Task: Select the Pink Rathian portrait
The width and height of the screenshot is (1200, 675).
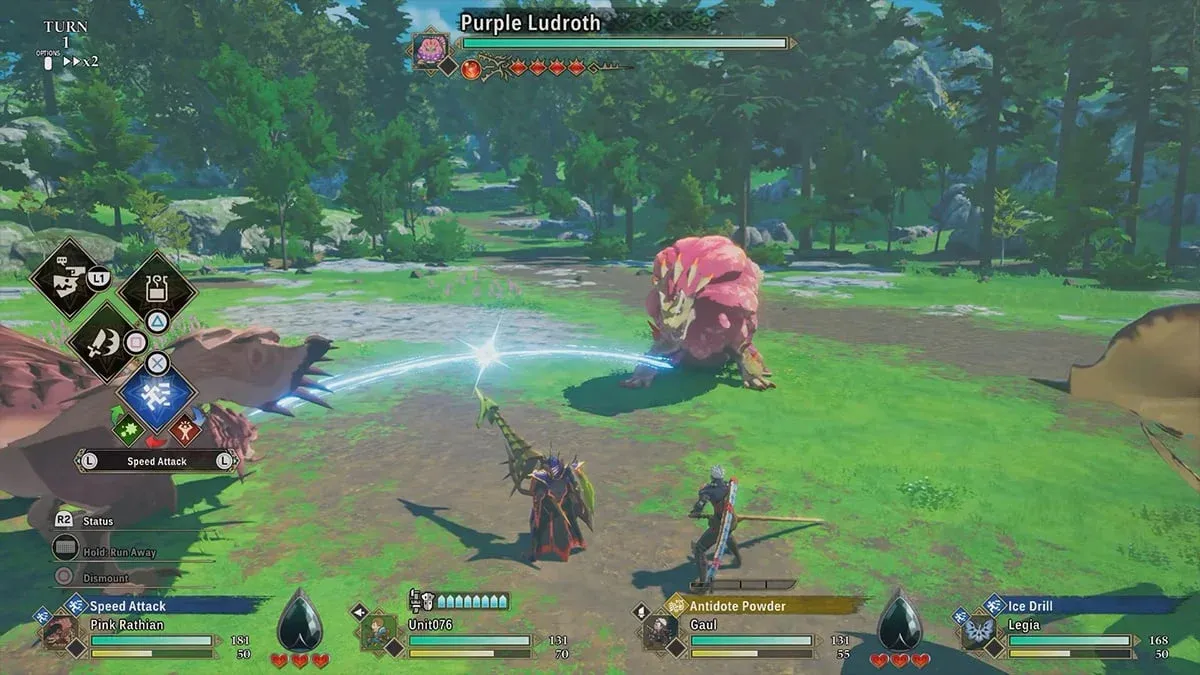Action: (60, 632)
